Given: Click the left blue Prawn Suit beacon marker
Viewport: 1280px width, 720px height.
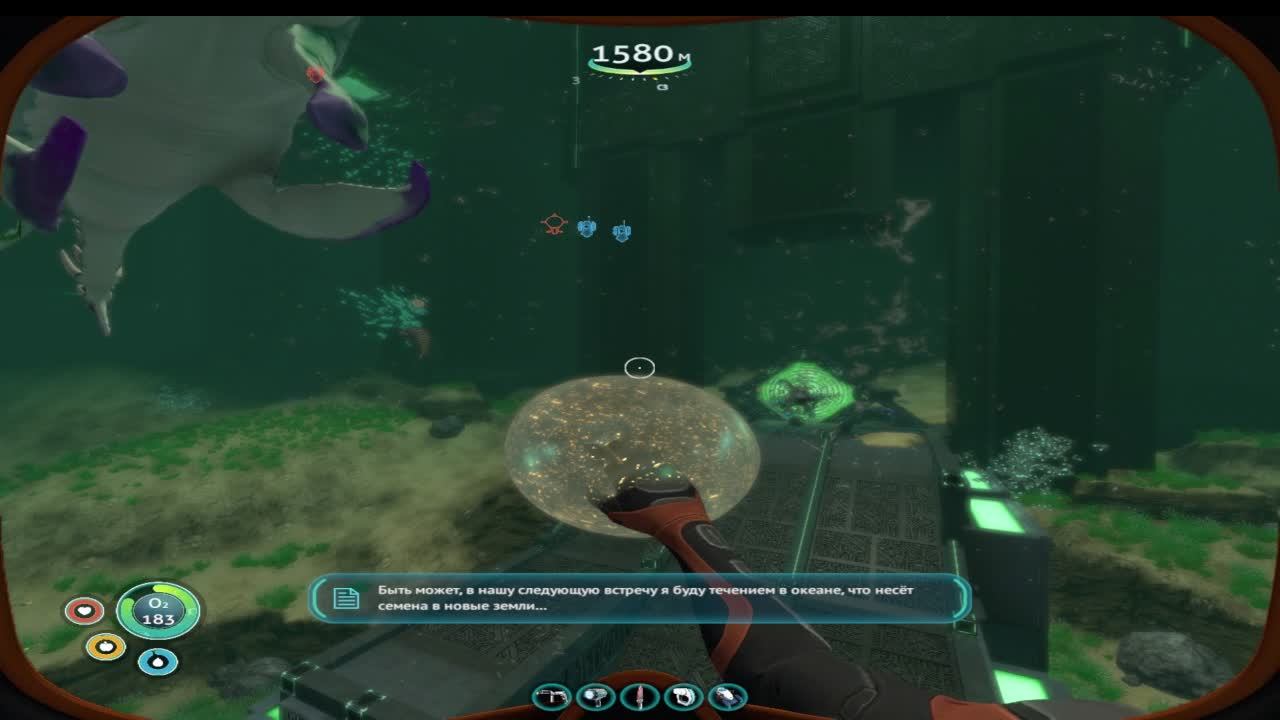Looking at the screenshot, I should click(587, 227).
